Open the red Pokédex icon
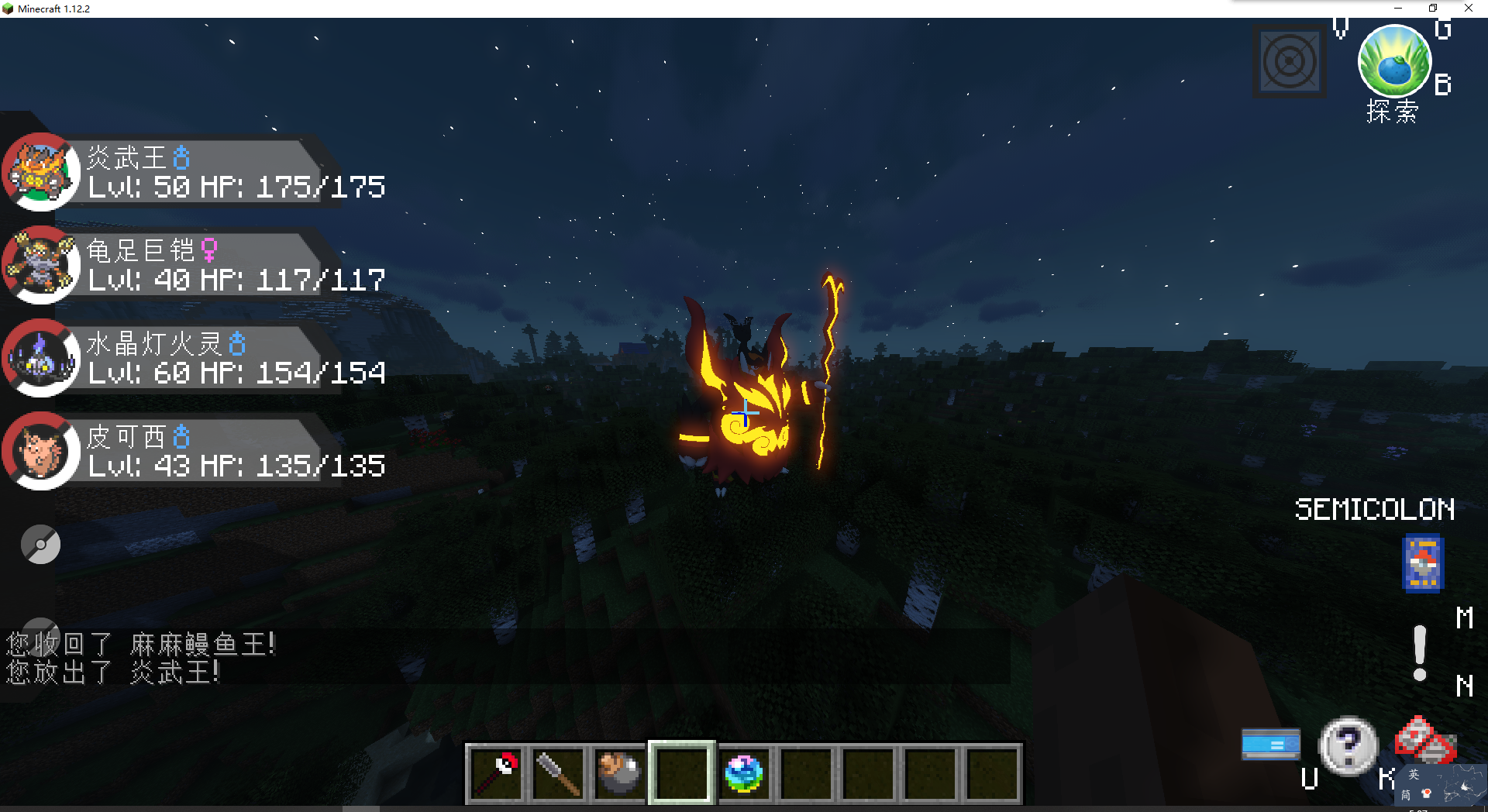Image resolution: width=1488 pixels, height=812 pixels. (1424, 740)
